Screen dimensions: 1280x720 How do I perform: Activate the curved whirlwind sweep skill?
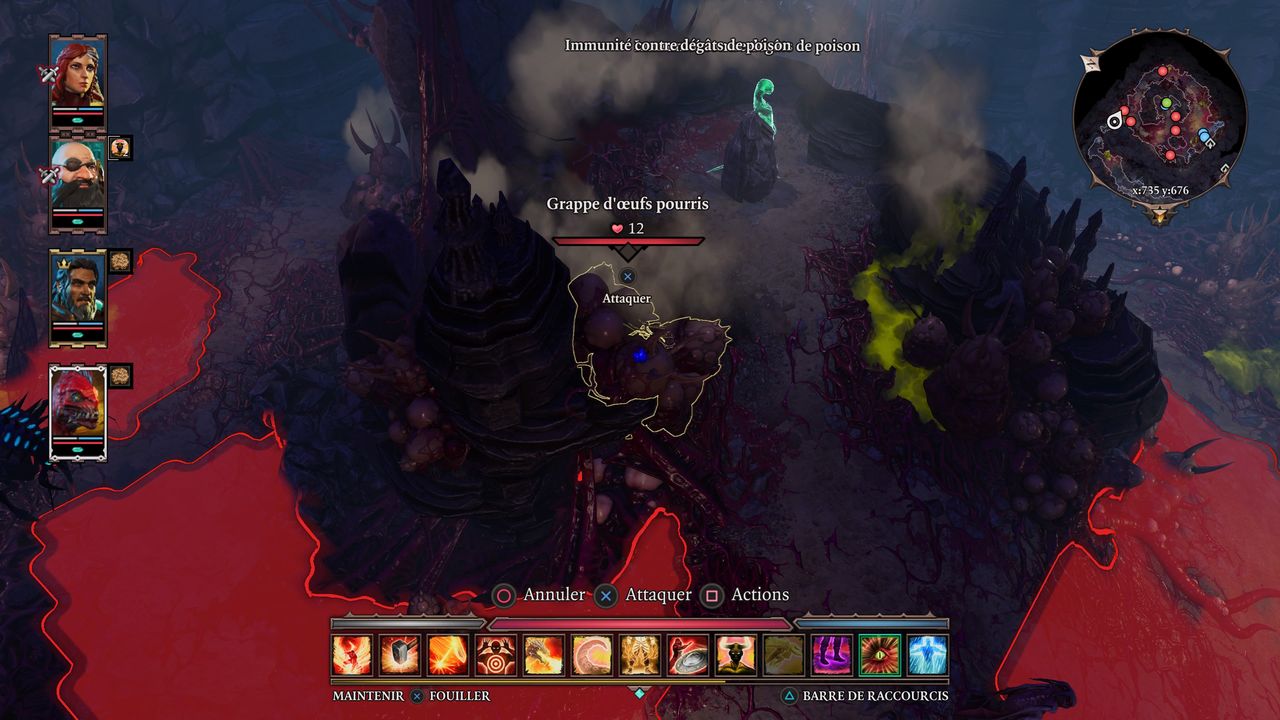pos(592,655)
